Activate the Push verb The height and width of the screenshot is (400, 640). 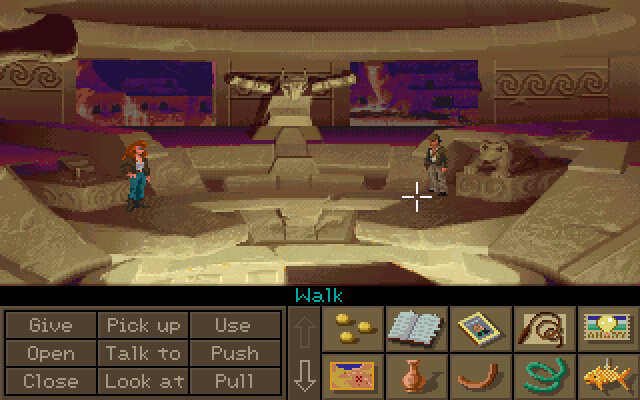pos(232,353)
